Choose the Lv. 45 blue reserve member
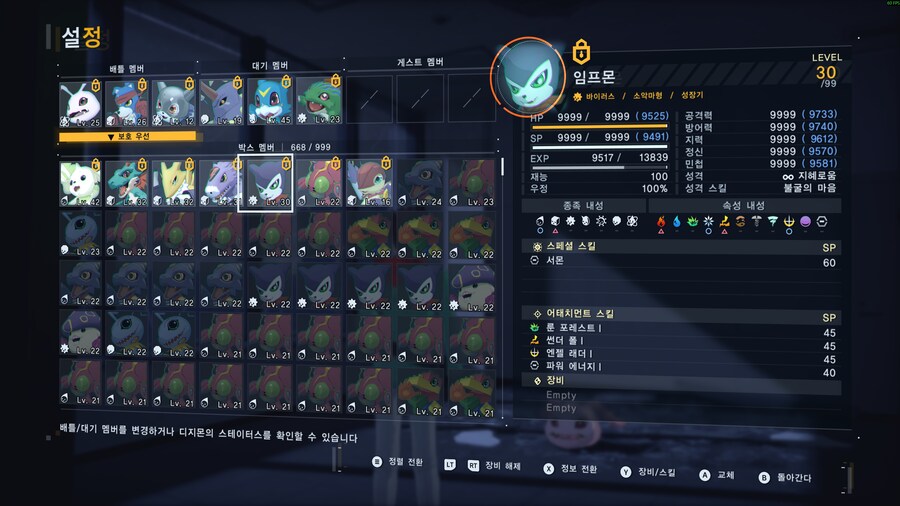 (x=269, y=104)
